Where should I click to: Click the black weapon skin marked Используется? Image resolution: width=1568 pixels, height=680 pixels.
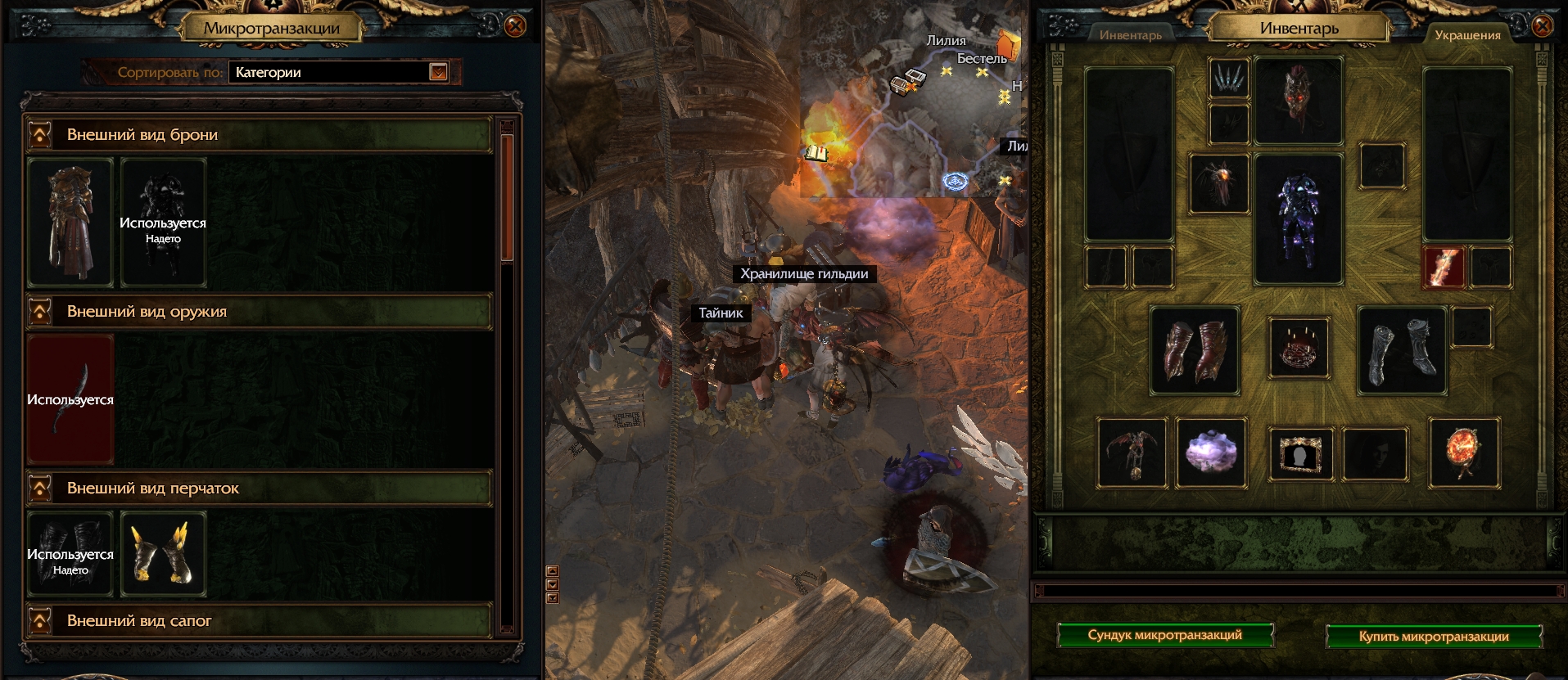click(x=70, y=401)
